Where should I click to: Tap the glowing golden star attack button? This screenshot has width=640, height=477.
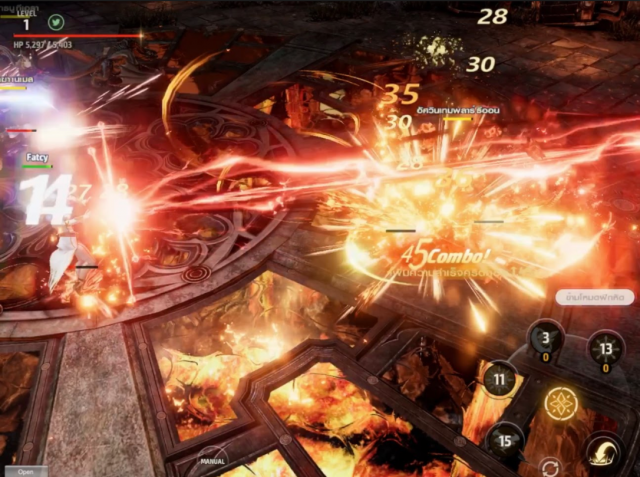pyautogui.click(x=562, y=403)
